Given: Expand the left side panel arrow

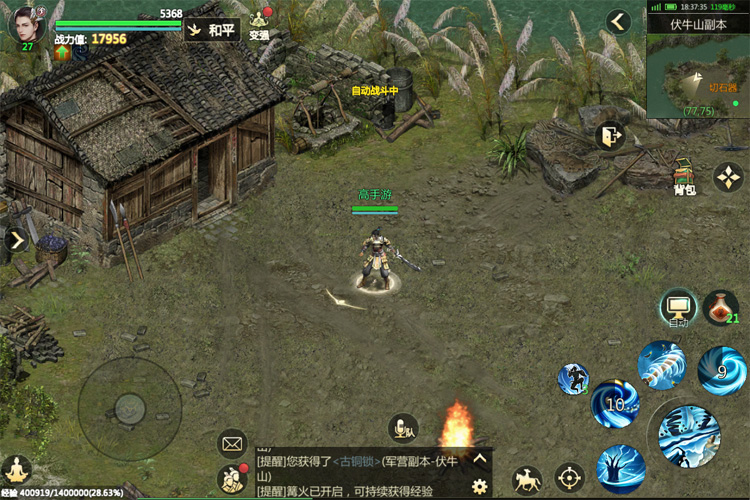Looking at the screenshot, I should point(17,240).
